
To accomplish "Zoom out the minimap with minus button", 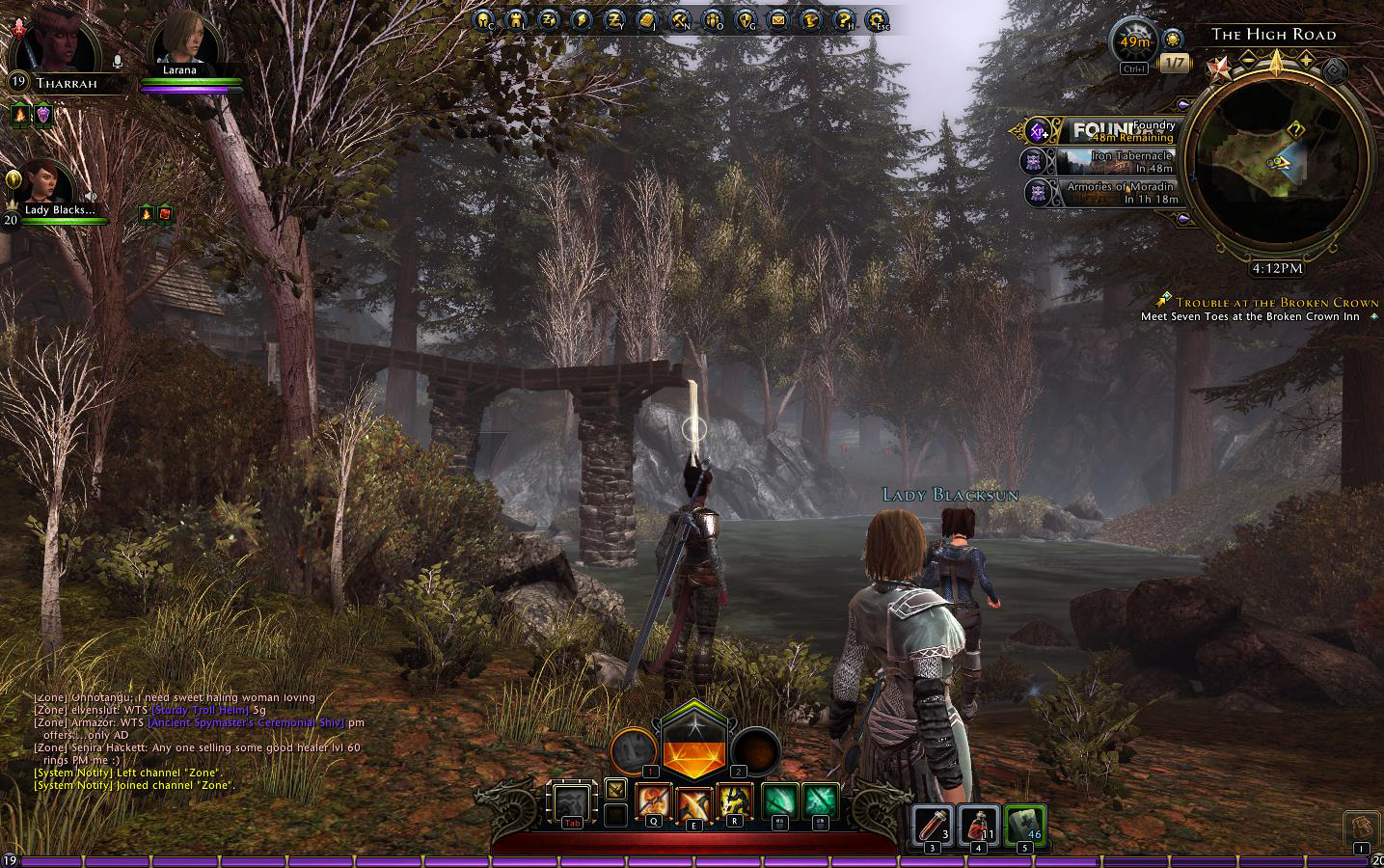I will point(1248,60).
